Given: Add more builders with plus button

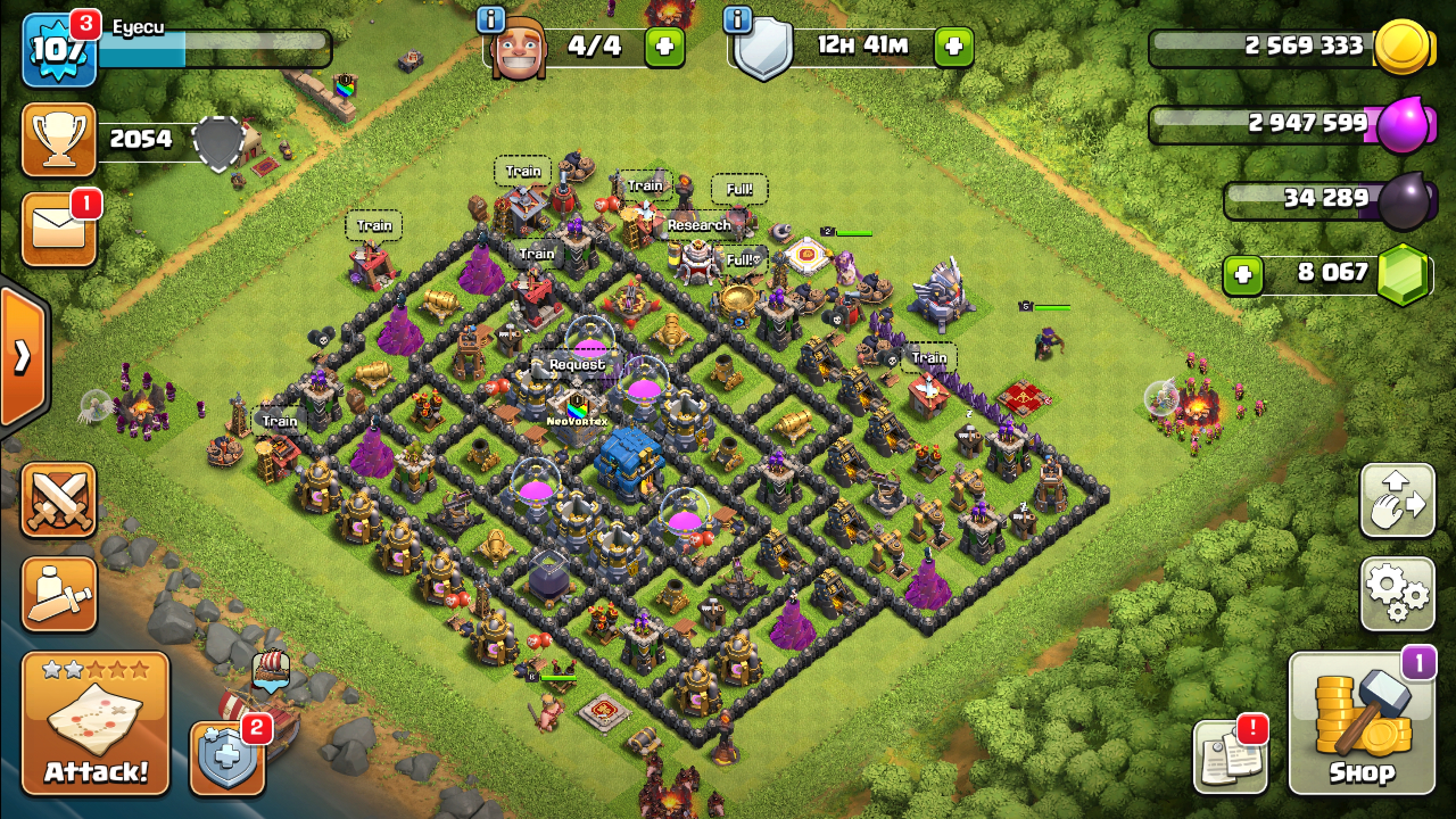Looking at the screenshot, I should click(x=664, y=47).
